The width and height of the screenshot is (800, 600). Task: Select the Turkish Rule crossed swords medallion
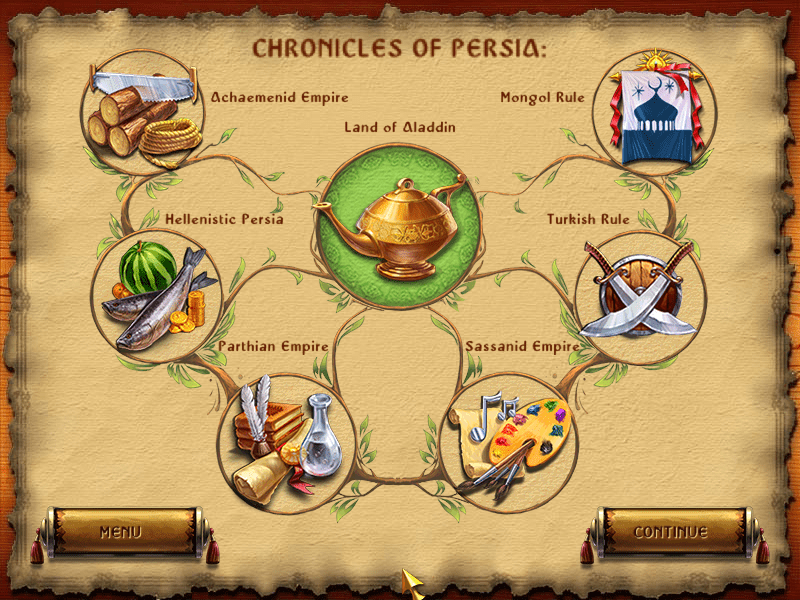tap(639, 296)
